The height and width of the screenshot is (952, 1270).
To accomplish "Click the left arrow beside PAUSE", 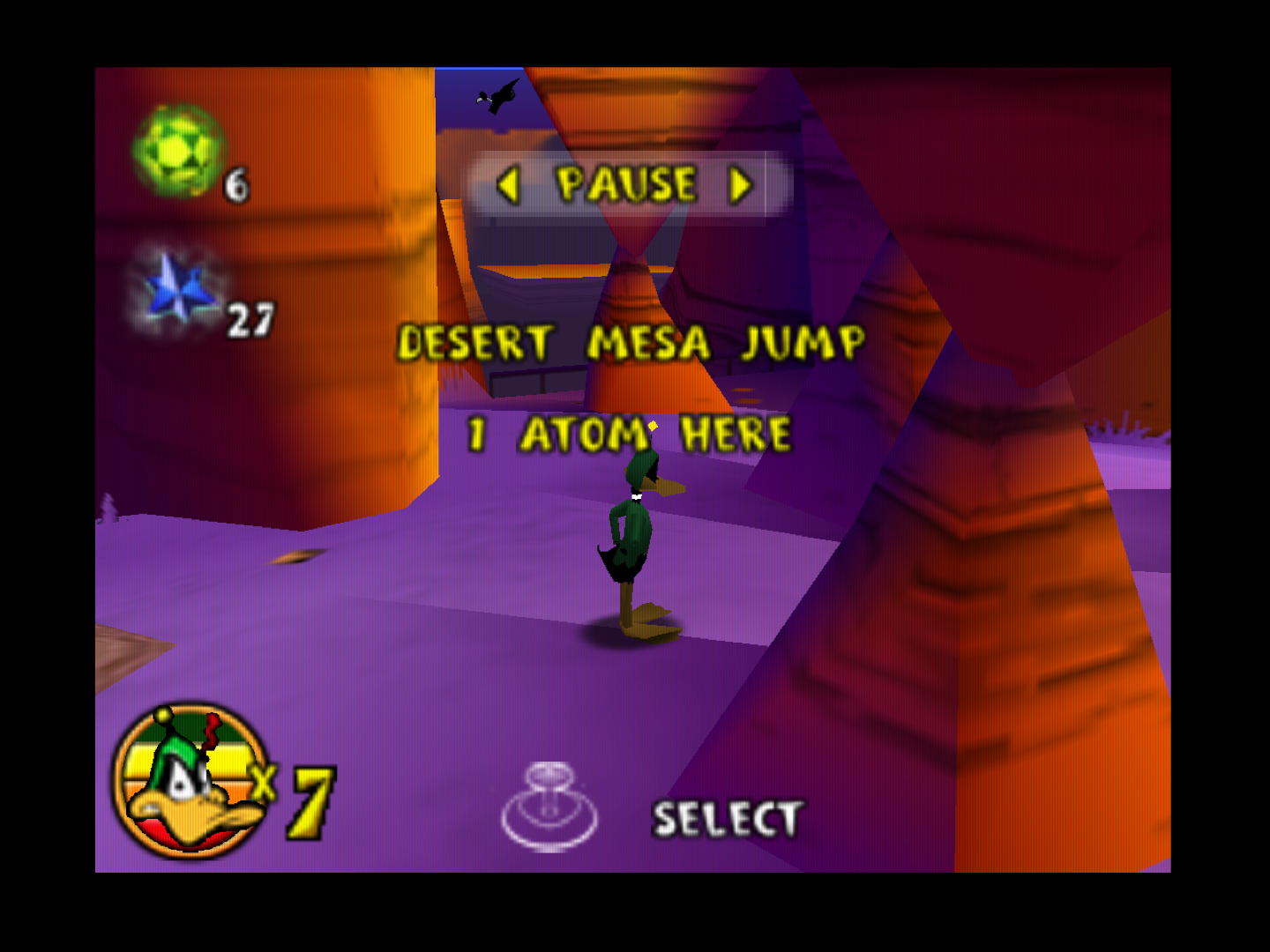I will pos(507,186).
